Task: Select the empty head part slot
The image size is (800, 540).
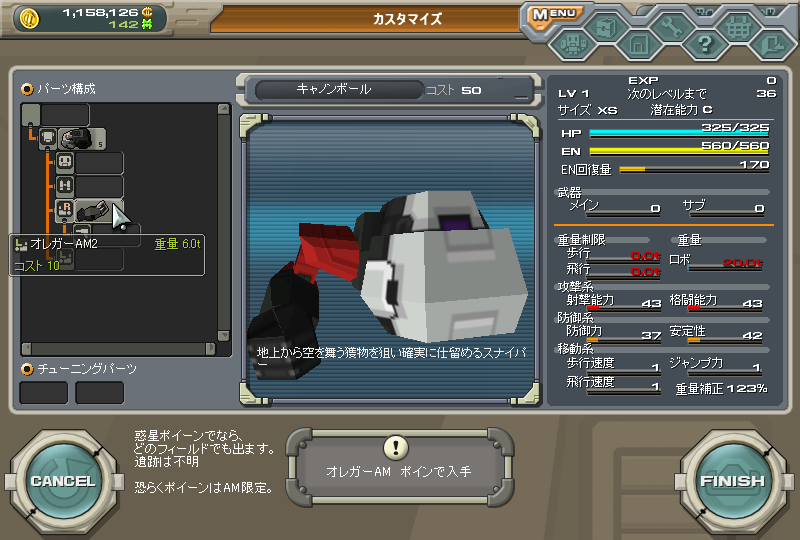Action: [x=99, y=162]
